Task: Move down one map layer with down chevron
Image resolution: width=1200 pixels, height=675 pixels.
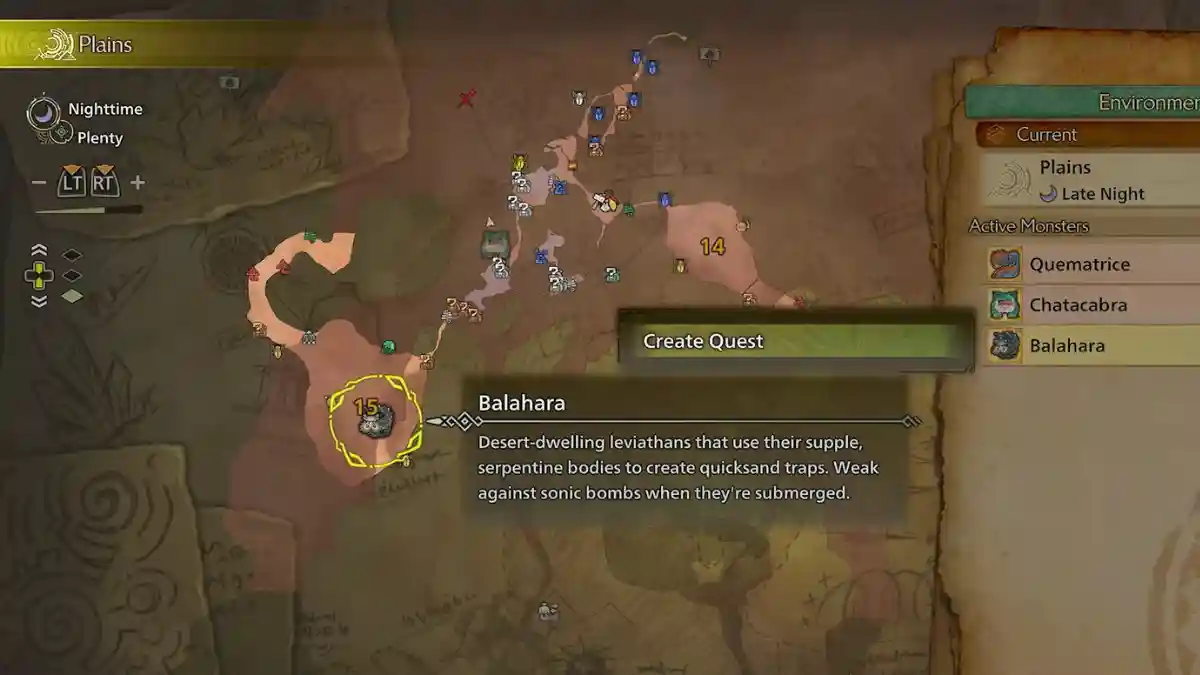Action: click(x=39, y=300)
